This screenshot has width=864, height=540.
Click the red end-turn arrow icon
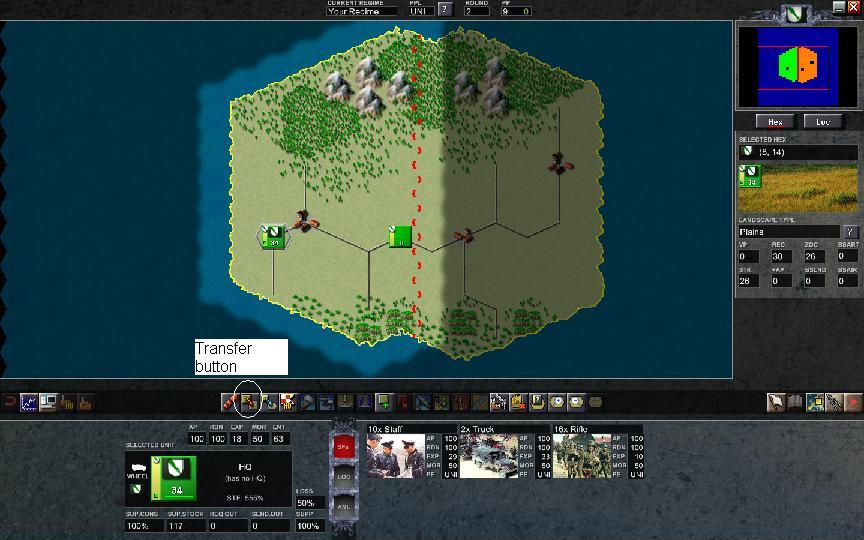coord(853,402)
